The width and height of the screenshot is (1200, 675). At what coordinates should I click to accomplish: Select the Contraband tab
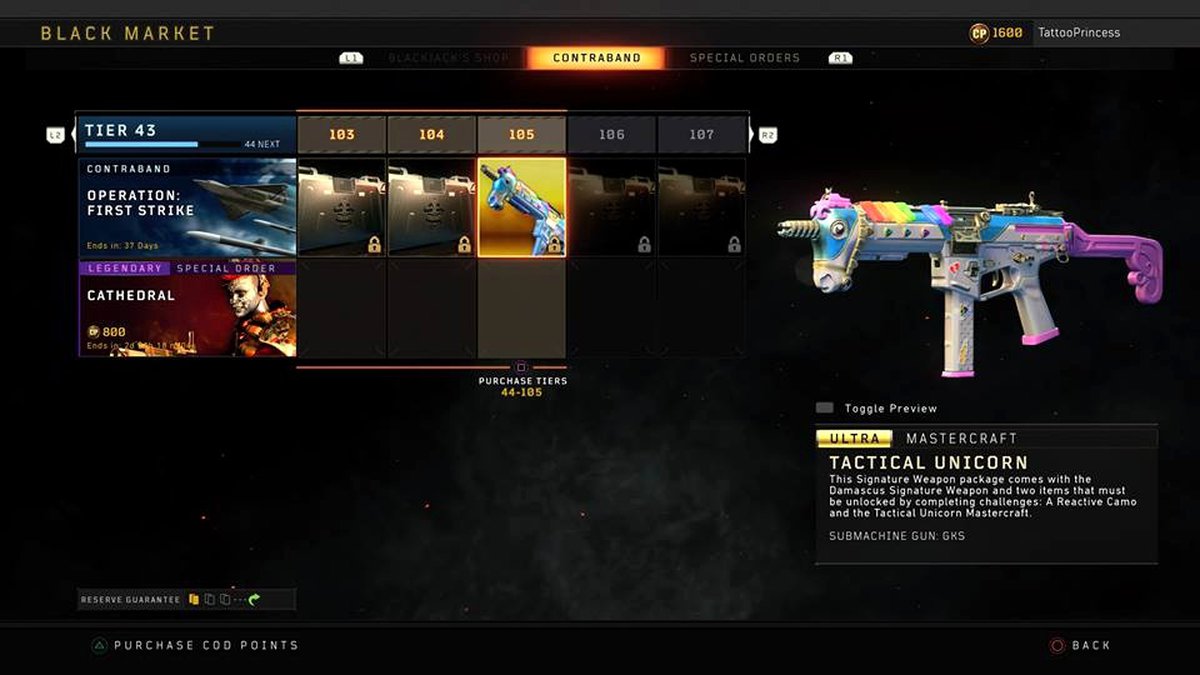(596, 58)
